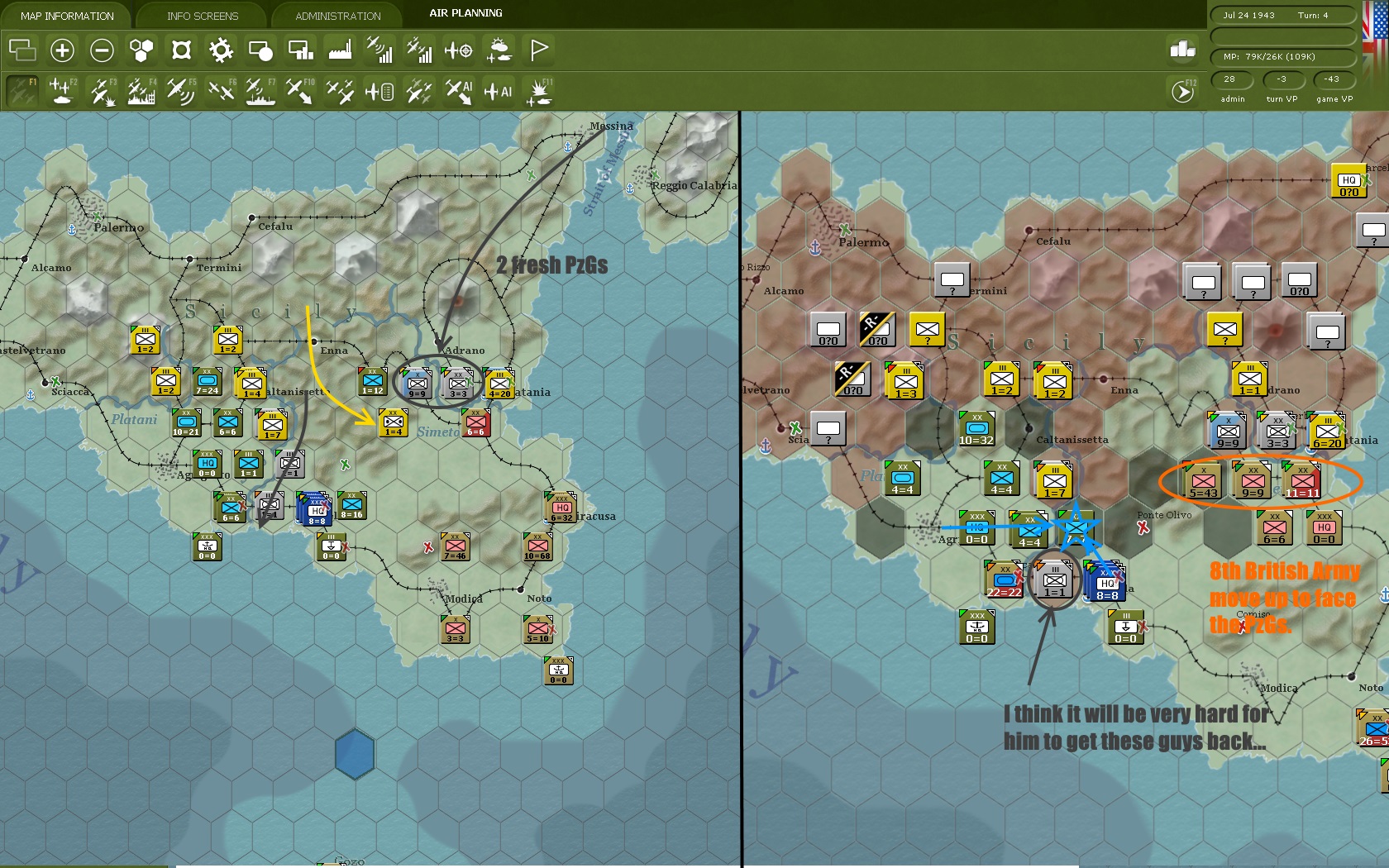Viewport: 1389px width, 868px height.
Task: Click the Jul 24 1943 turn display field
Action: tap(1282, 14)
